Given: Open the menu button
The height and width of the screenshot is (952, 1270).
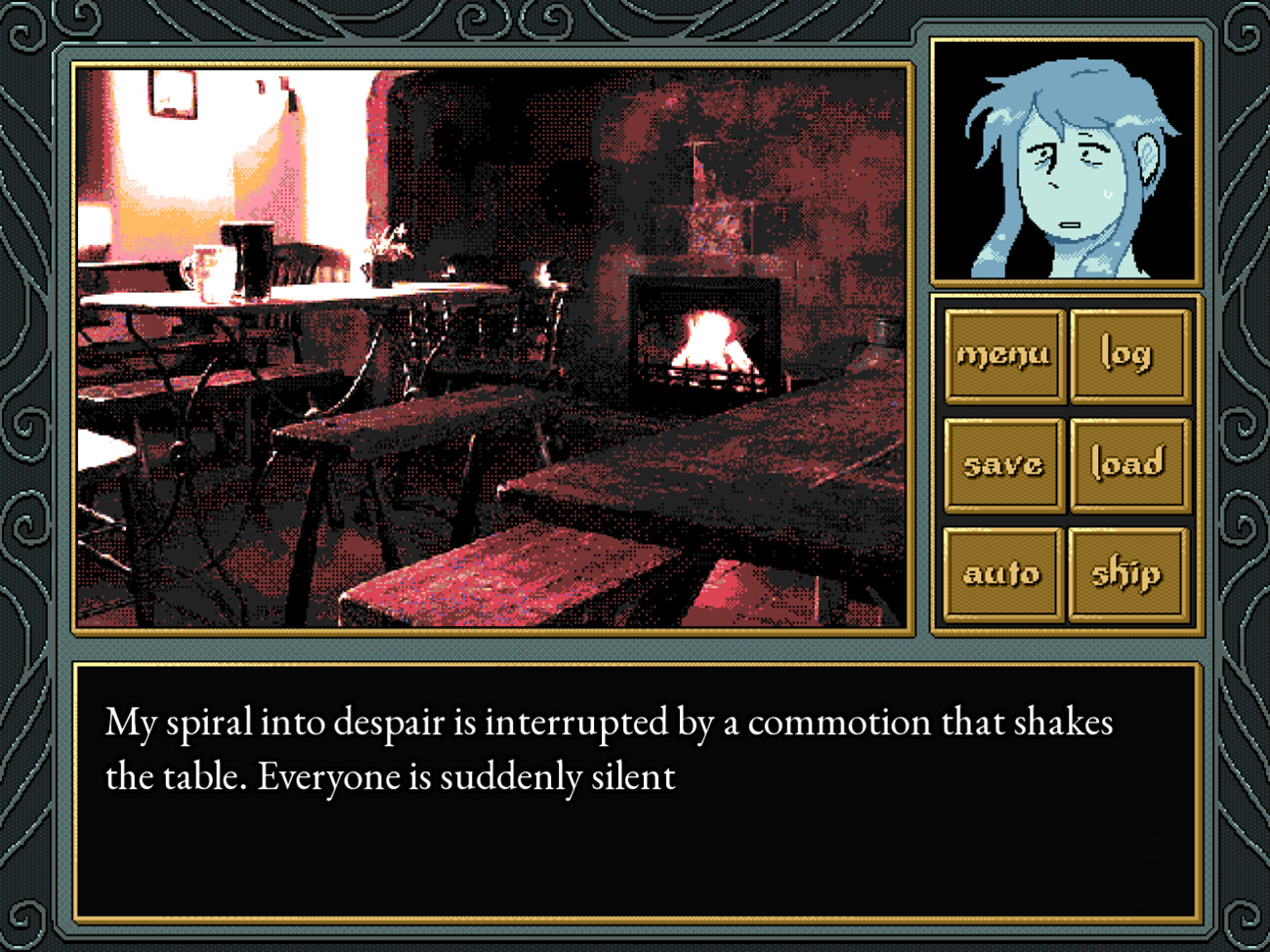Looking at the screenshot, I should pyautogui.click(x=1003, y=355).
